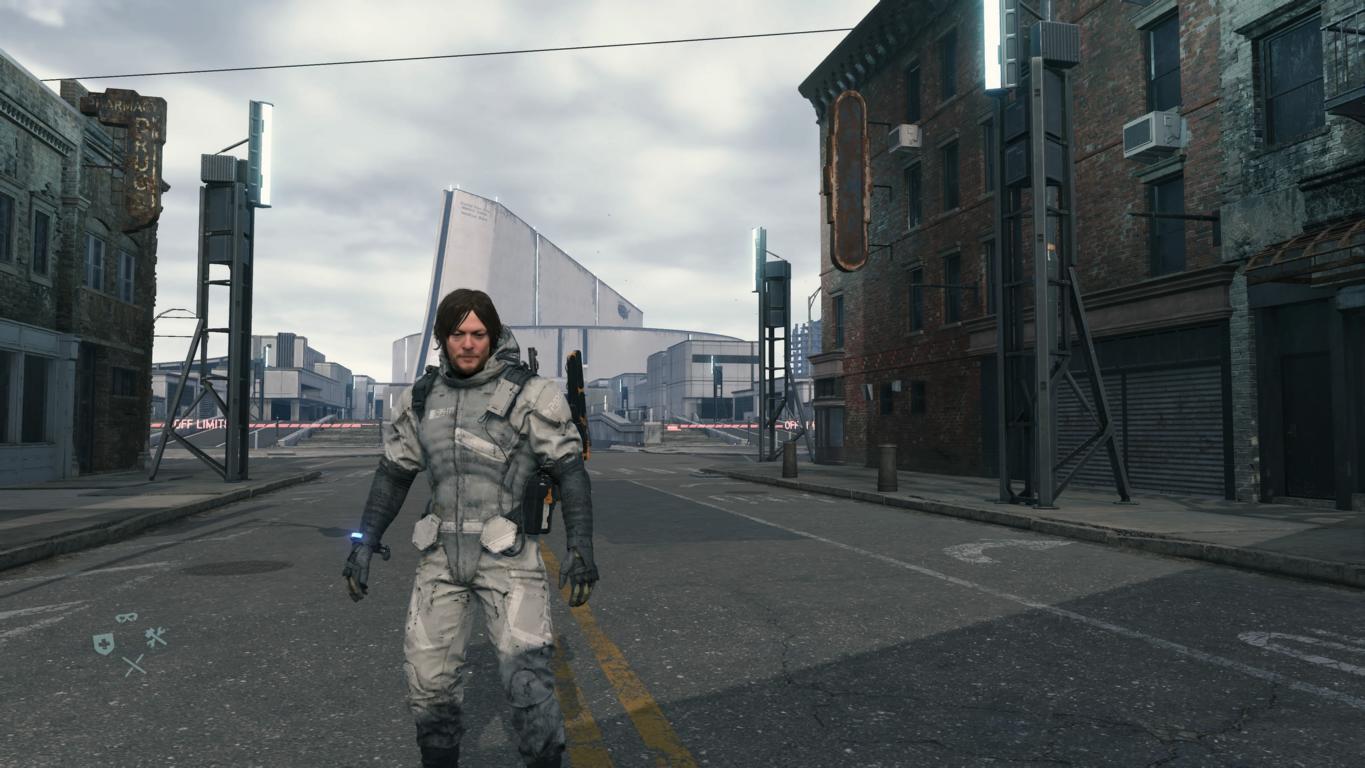Open the glasses equipment icon
Screen dimensions: 1365x768
pyautogui.click(x=126, y=618)
